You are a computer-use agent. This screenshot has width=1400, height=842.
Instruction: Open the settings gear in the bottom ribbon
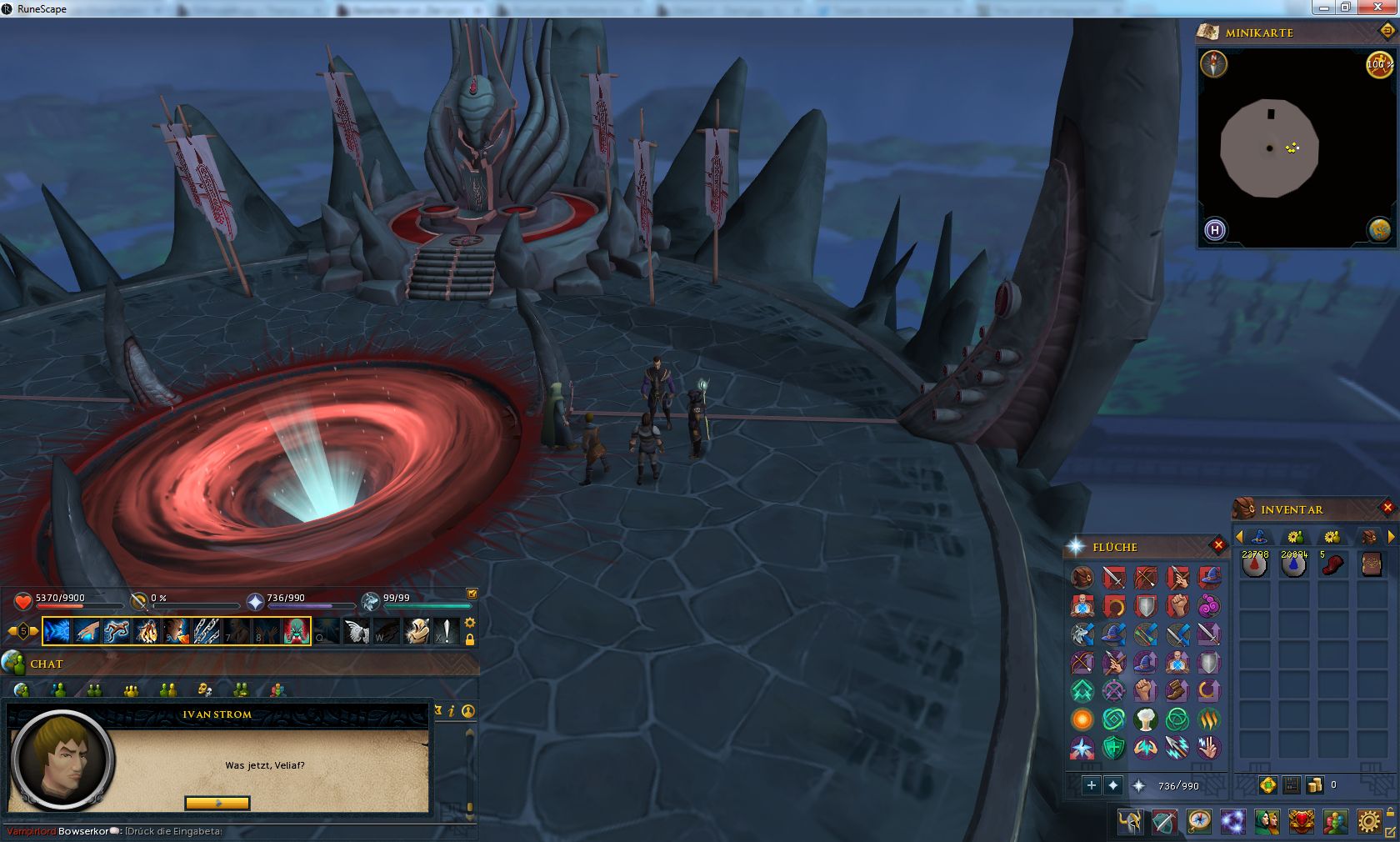coord(1368,822)
